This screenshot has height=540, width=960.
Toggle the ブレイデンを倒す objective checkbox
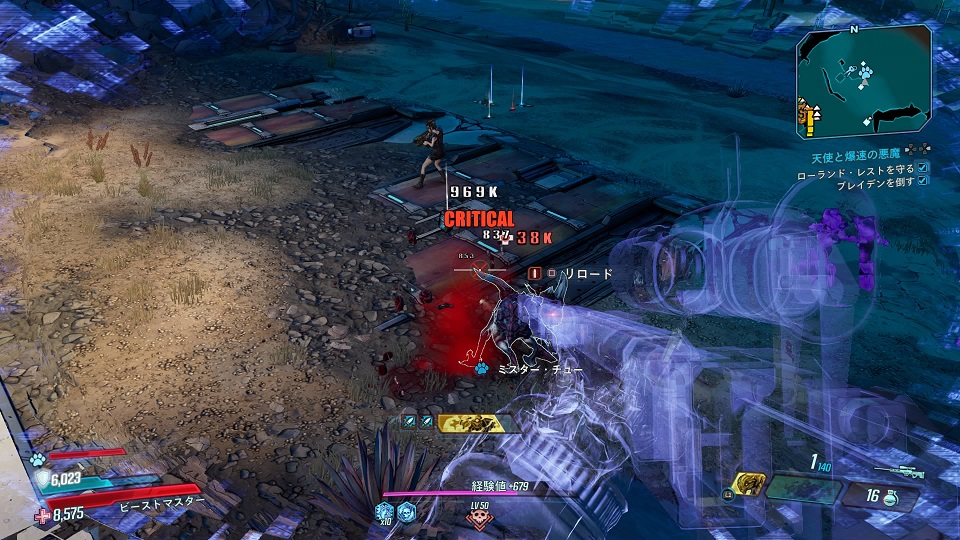coord(923,181)
